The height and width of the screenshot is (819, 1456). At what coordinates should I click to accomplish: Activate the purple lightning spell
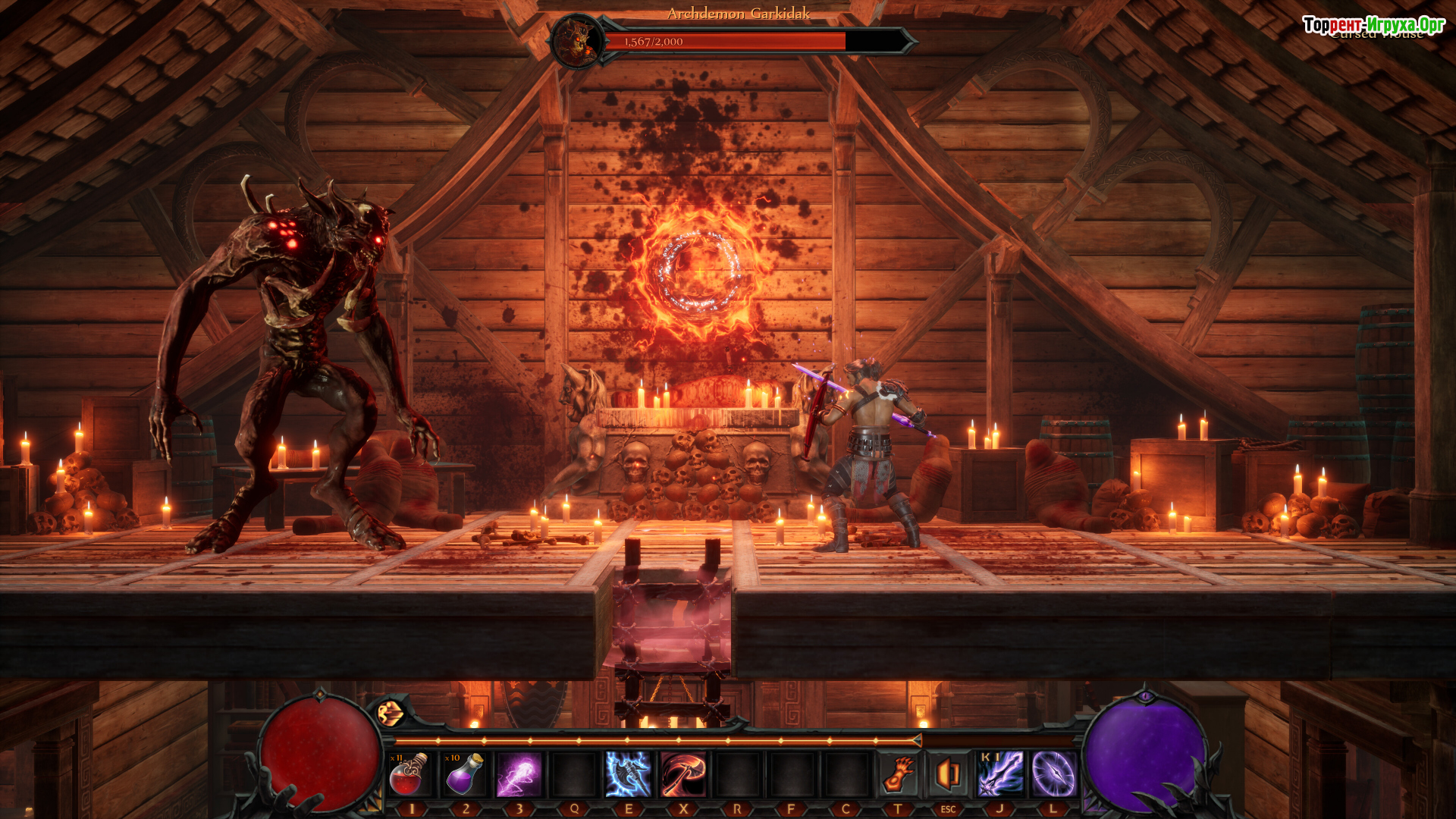519,774
